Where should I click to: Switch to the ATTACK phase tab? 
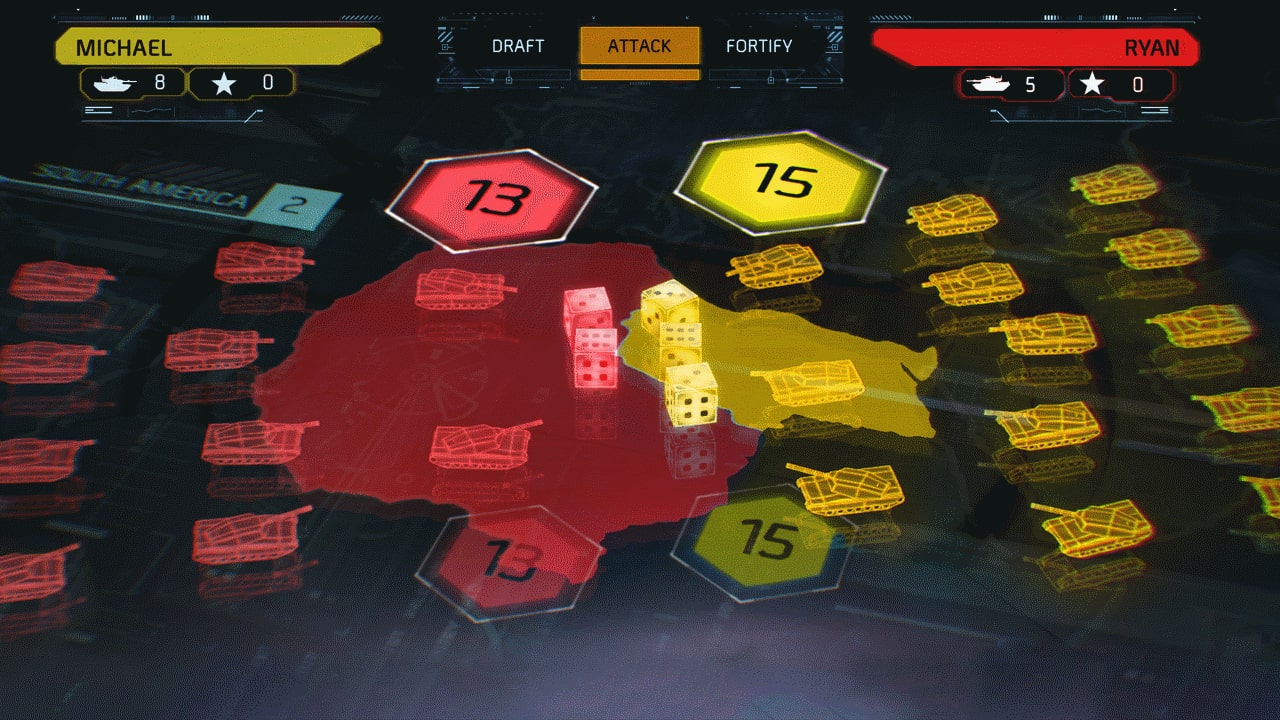[x=639, y=46]
